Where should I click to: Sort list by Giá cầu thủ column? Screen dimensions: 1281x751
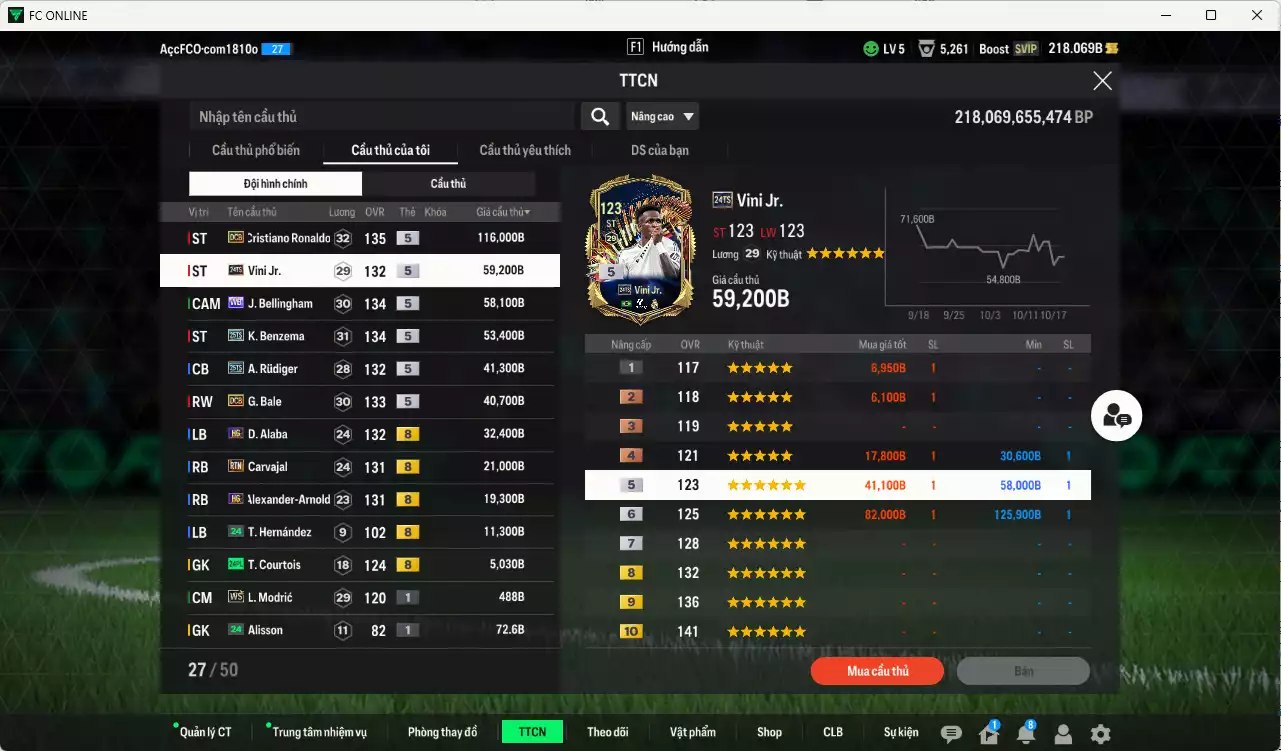click(503, 212)
